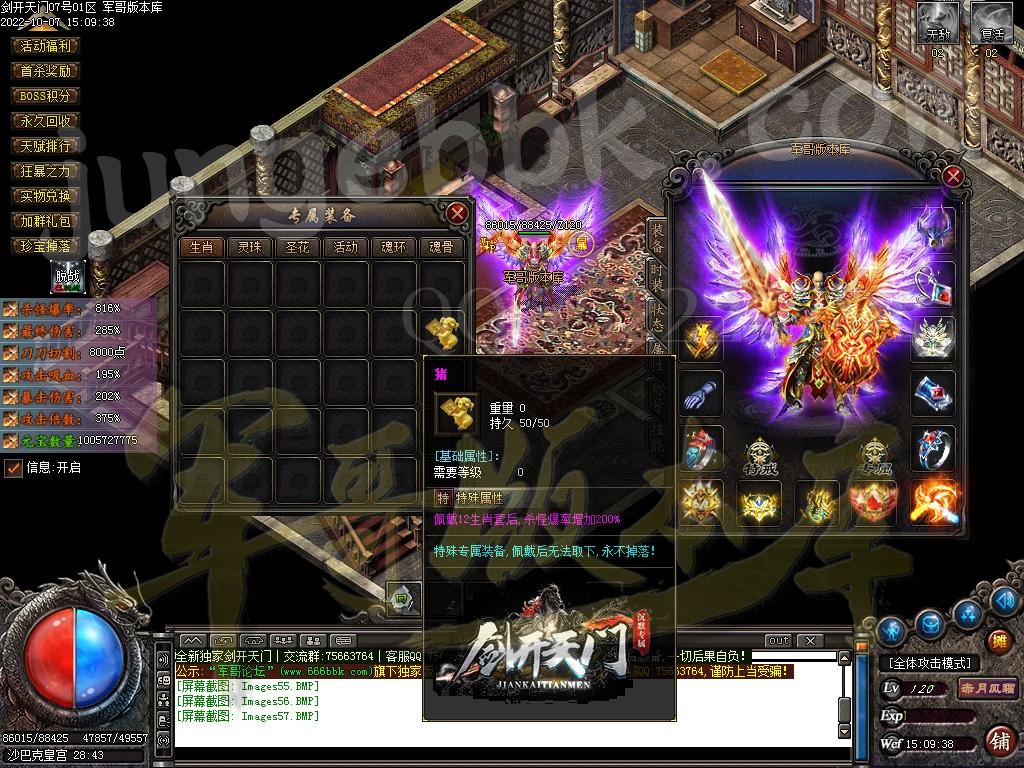Click the red 铺 shop button
The height and width of the screenshot is (768, 1024).
pyautogui.click(x=998, y=741)
